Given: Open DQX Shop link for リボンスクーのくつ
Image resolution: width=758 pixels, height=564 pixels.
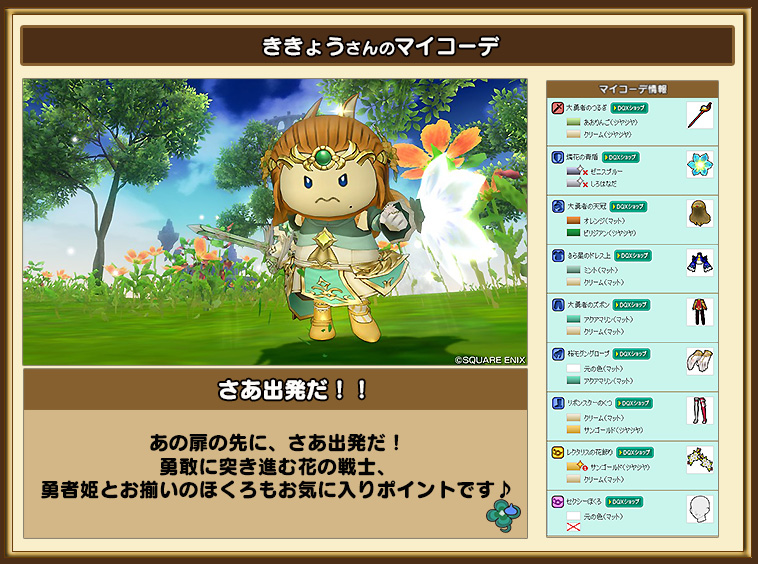Looking at the screenshot, I should click(633, 402).
